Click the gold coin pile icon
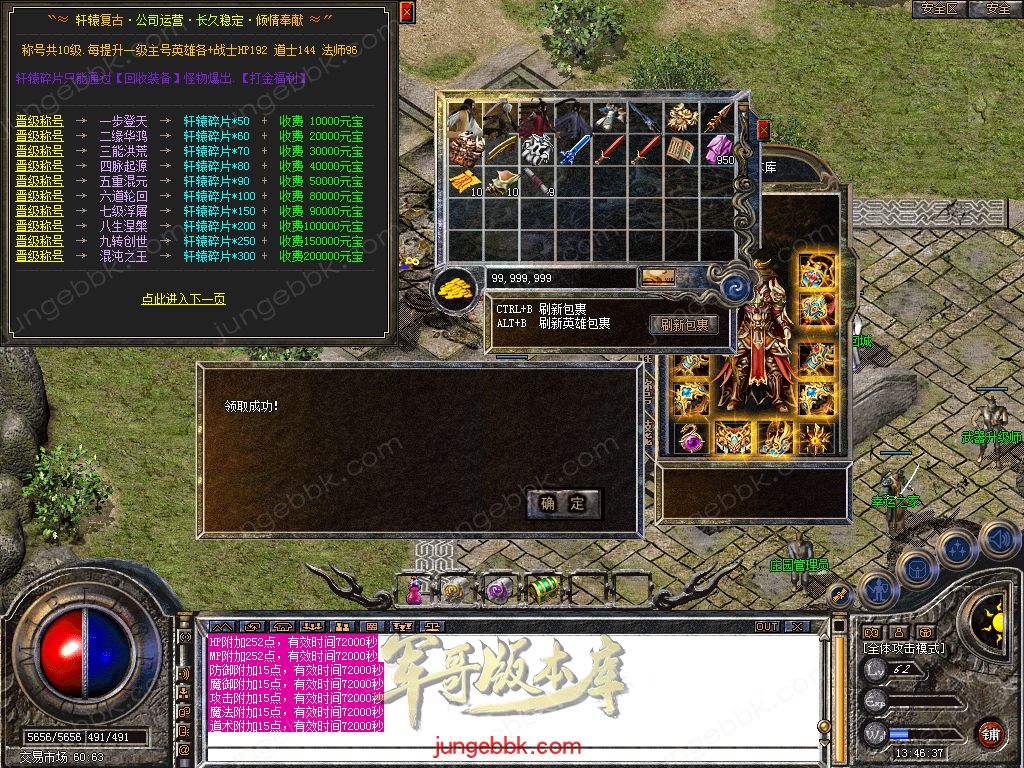 pos(456,289)
